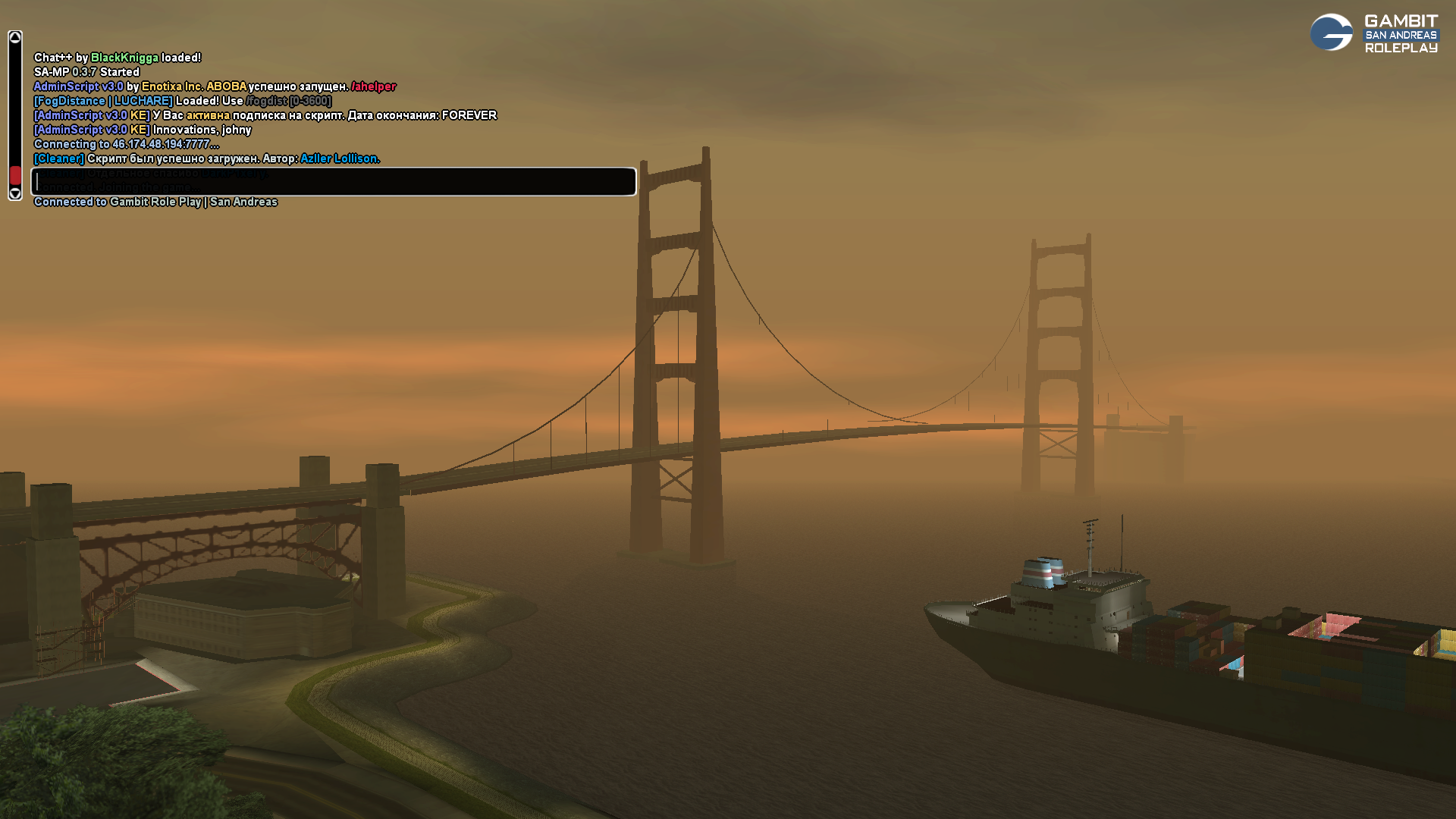The image size is (1456, 819).
Task: Click the chat scrollbar down arrow
Action: pyautogui.click(x=15, y=194)
